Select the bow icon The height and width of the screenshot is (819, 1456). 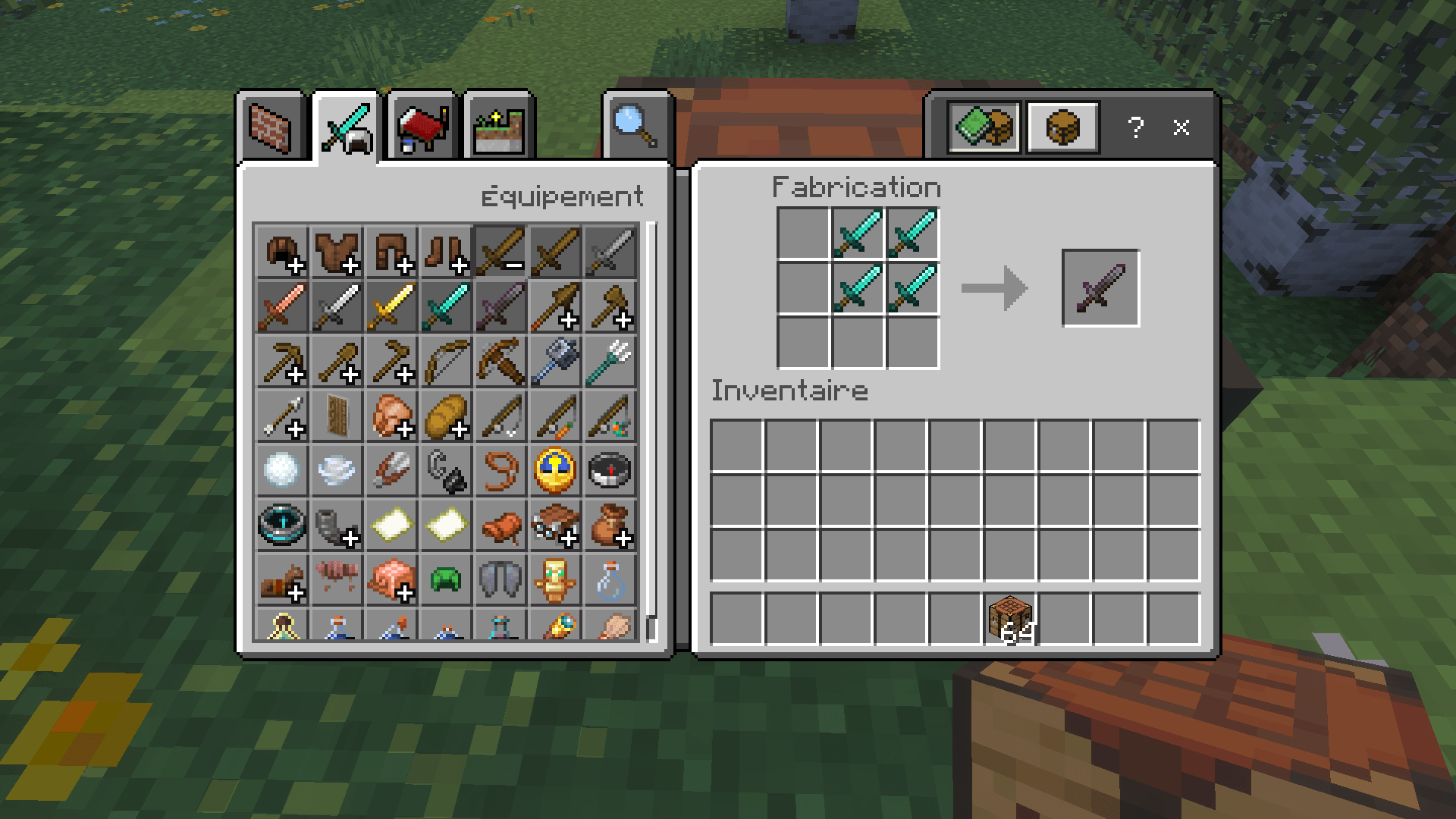[x=447, y=362]
